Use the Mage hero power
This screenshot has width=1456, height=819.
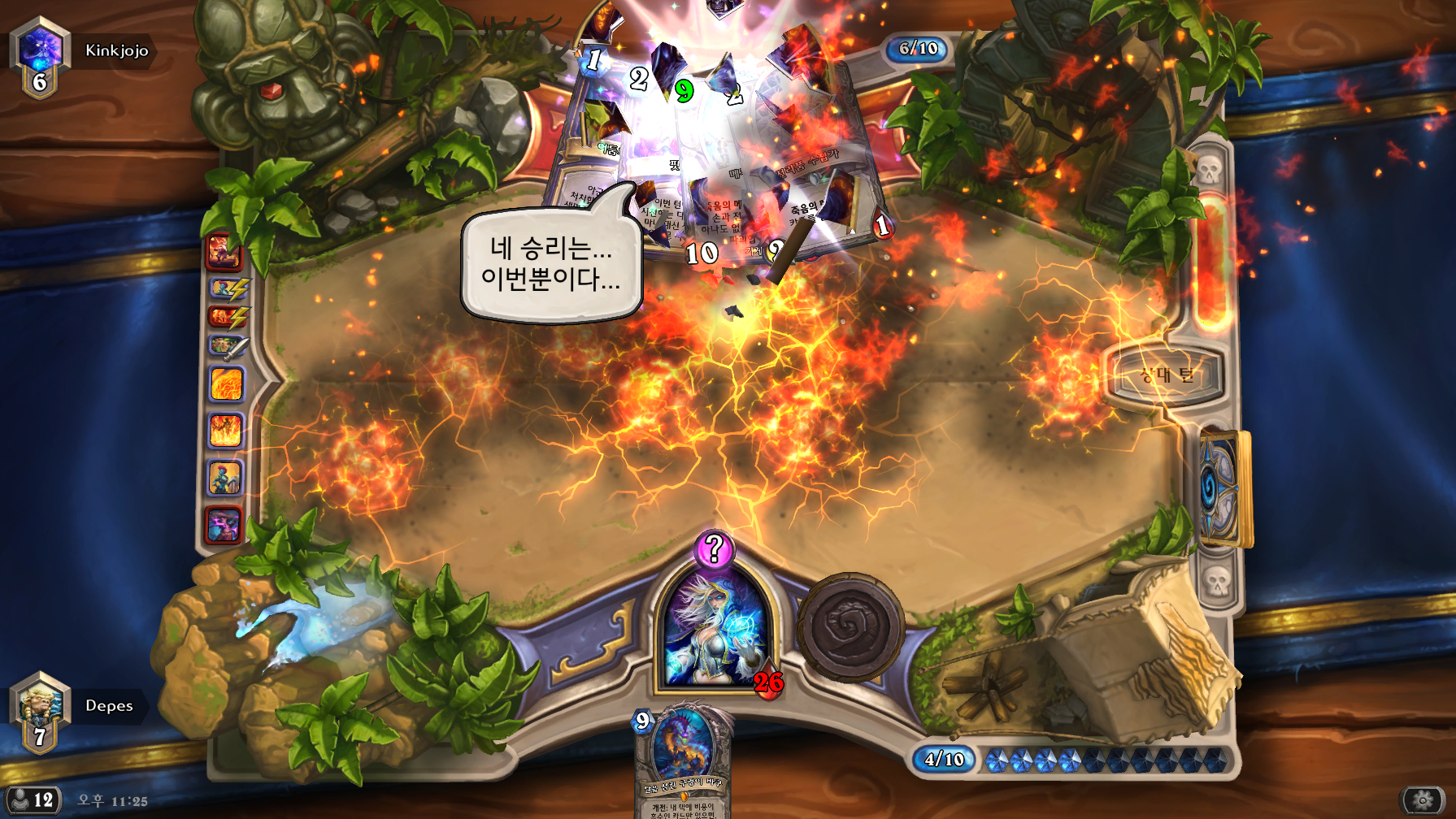[x=850, y=627]
